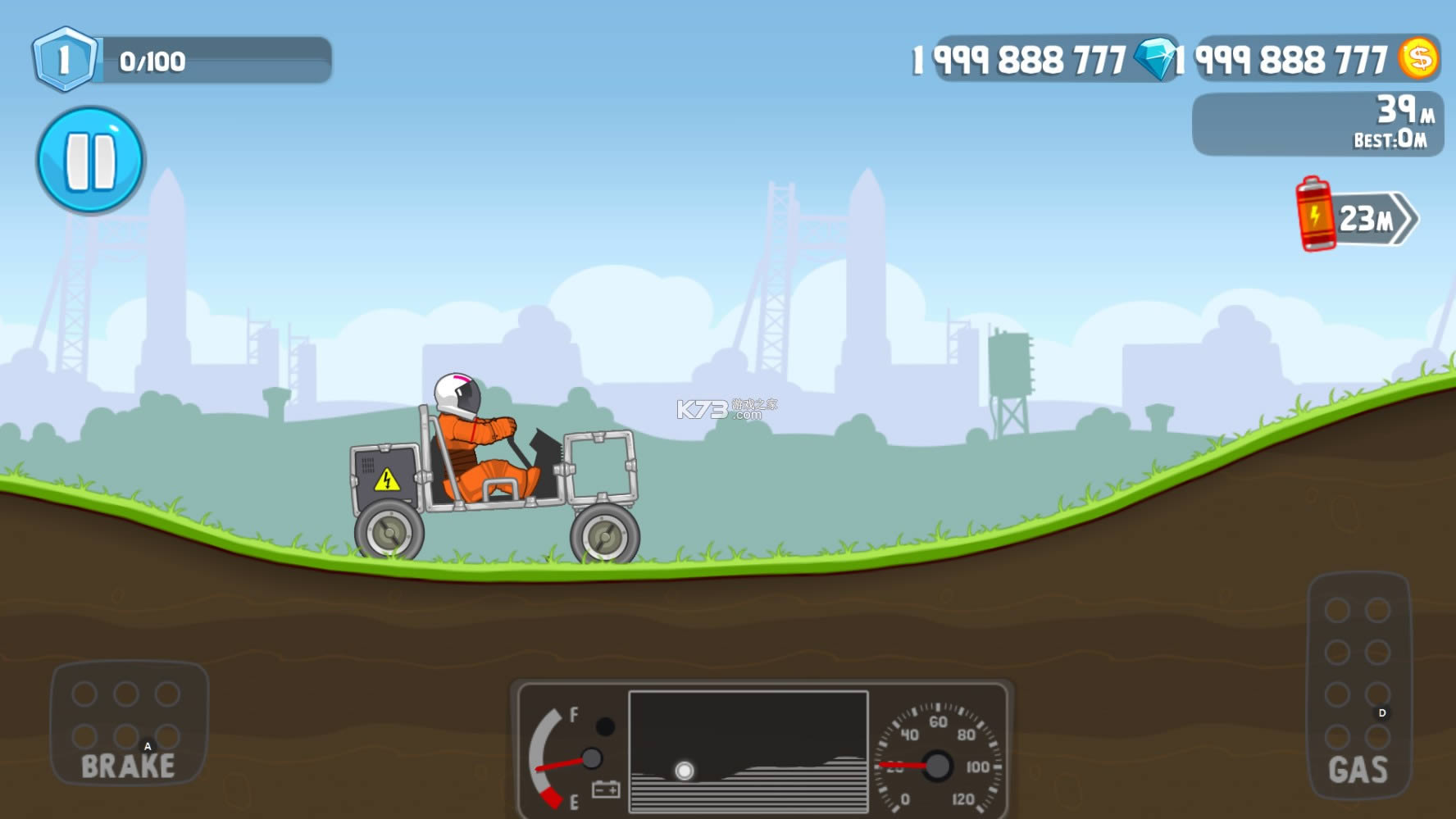The image size is (1456, 819).
Task: Tap the astronaut driver's helmet
Action: [x=459, y=394]
